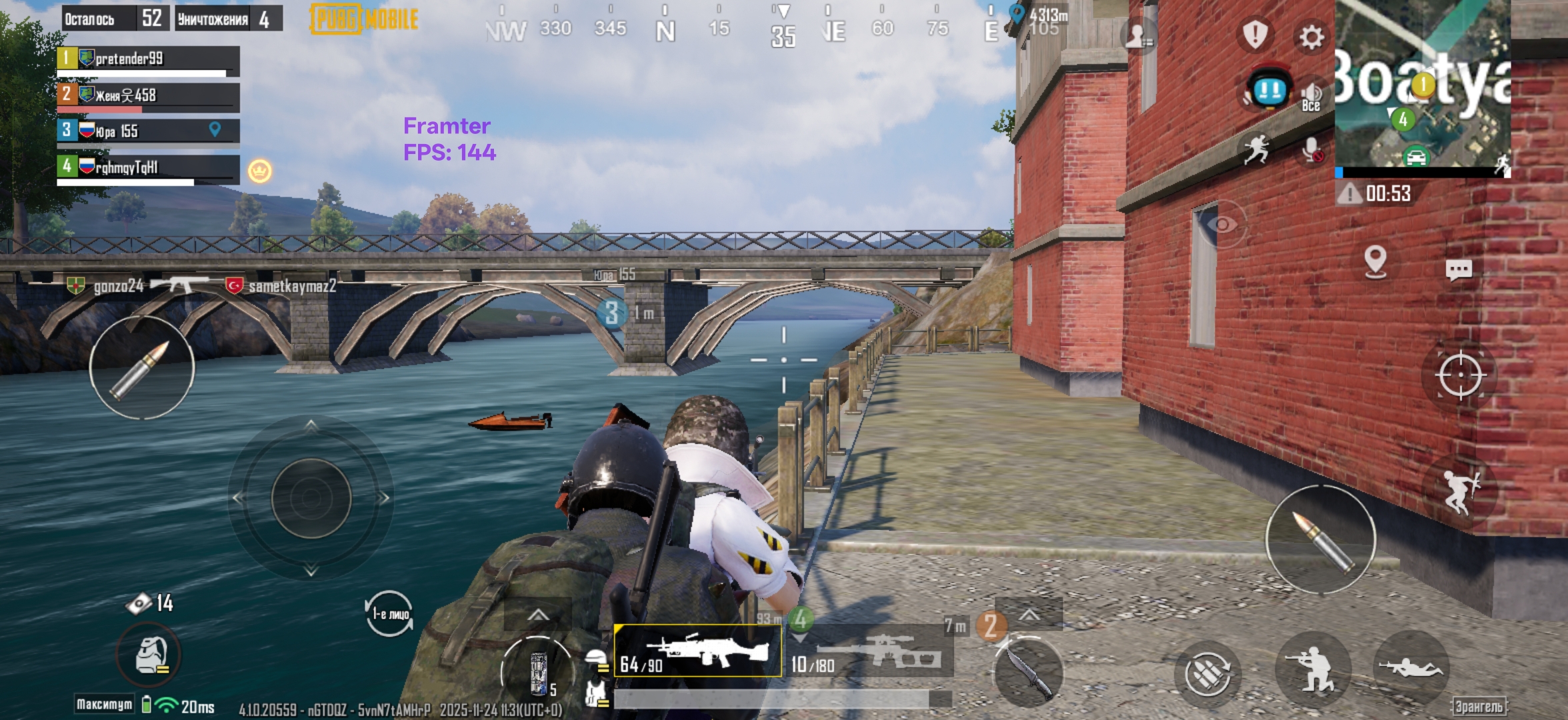The height and width of the screenshot is (720, 1568).
Task: Toggle crouch stance
Action: [x=1312, y=669]
